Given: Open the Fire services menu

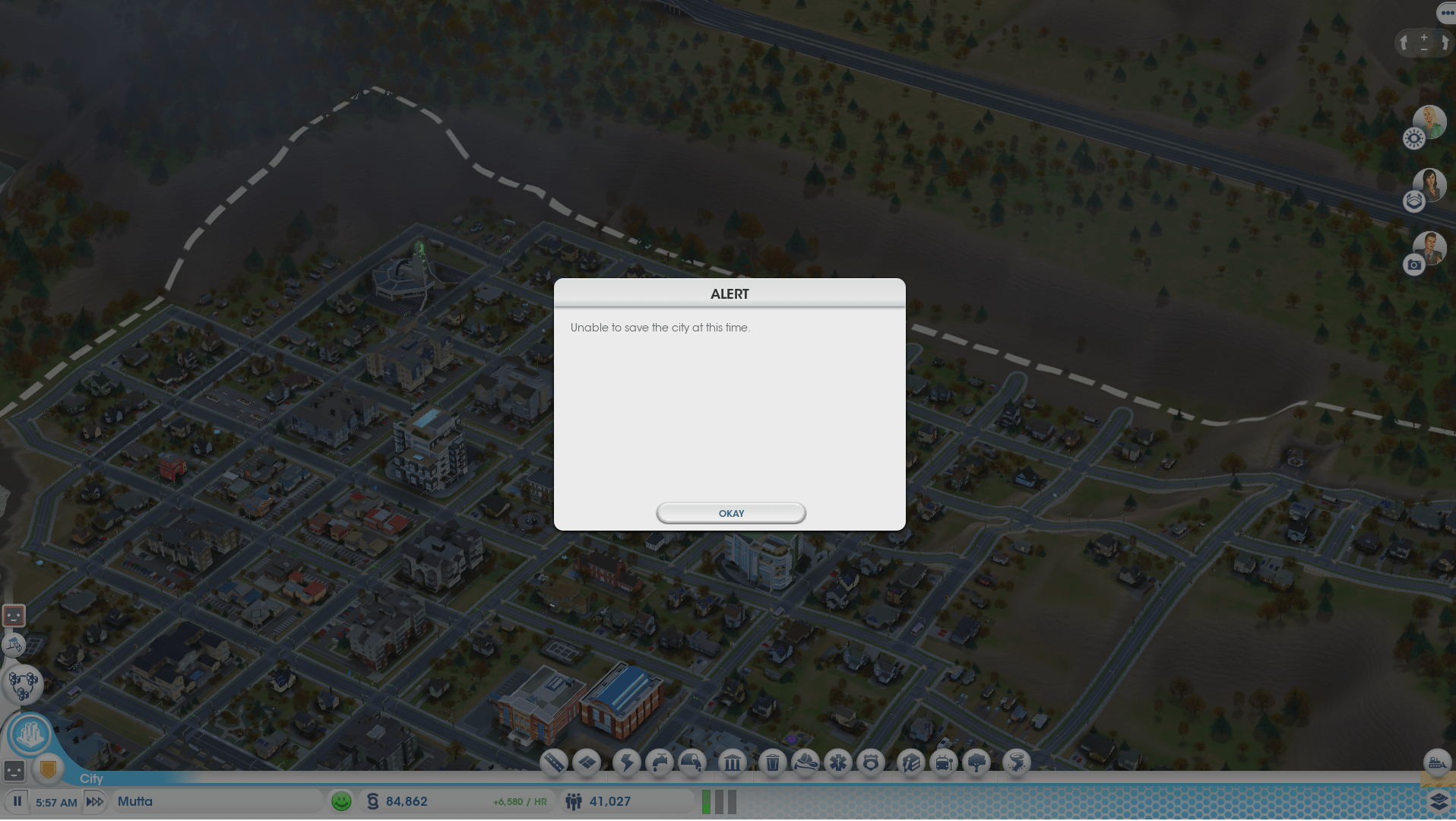Looking at the screenshot, I should pyautogui.click(x=806, y=763).
